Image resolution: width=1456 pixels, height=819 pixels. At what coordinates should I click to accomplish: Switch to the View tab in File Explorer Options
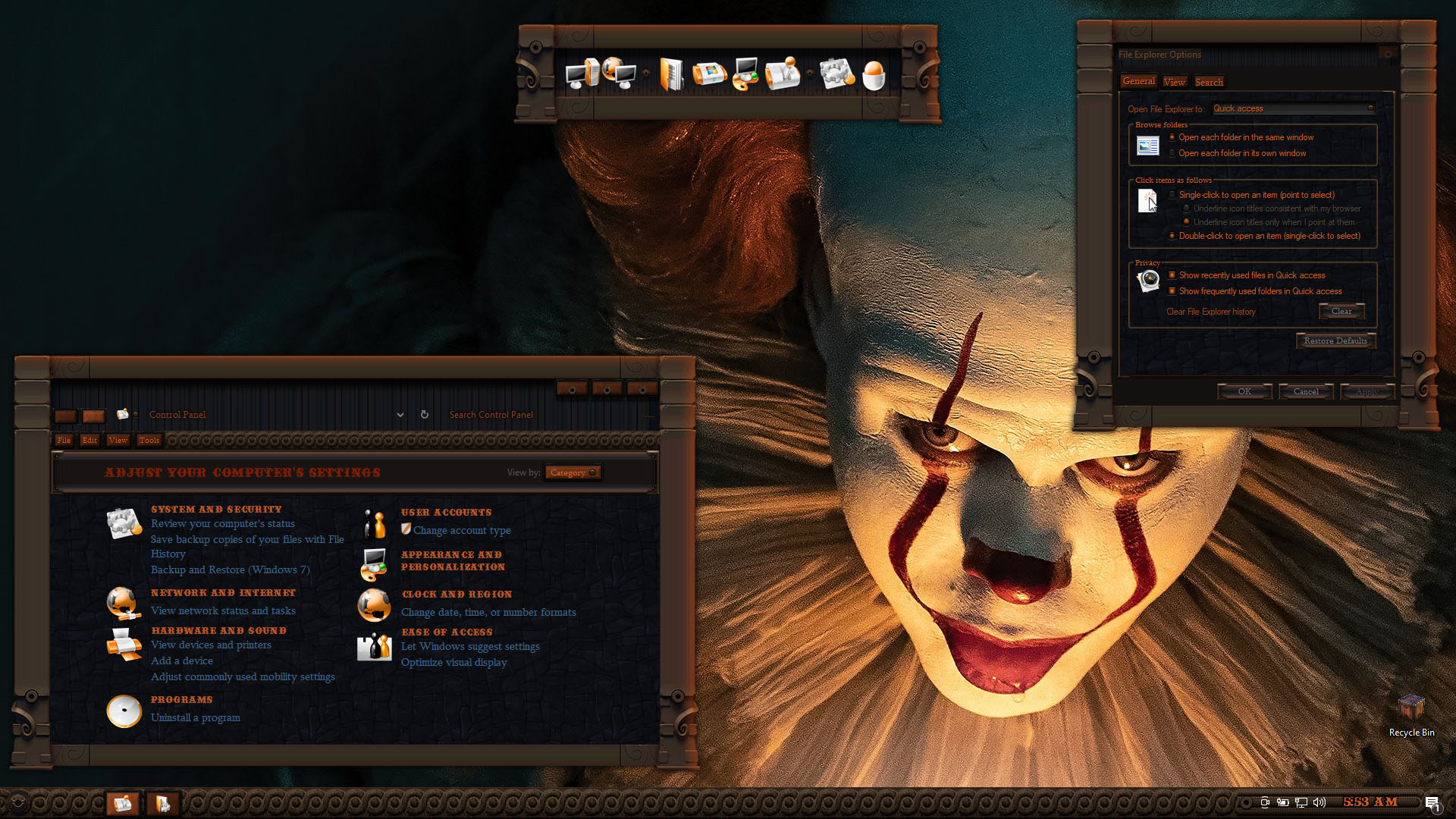click(x=1174, y=82)
